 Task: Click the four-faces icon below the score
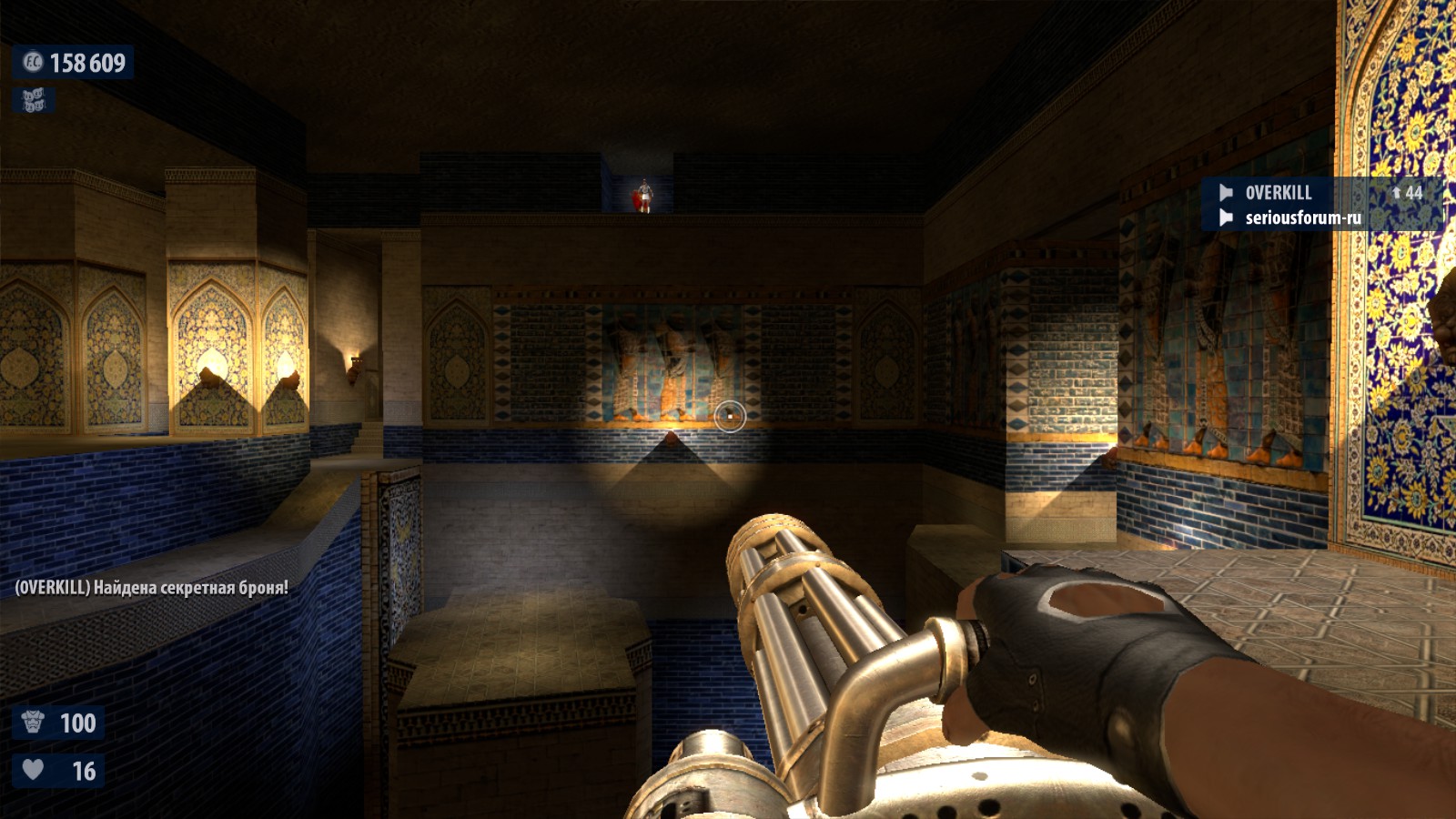click(x=34, y=100)
